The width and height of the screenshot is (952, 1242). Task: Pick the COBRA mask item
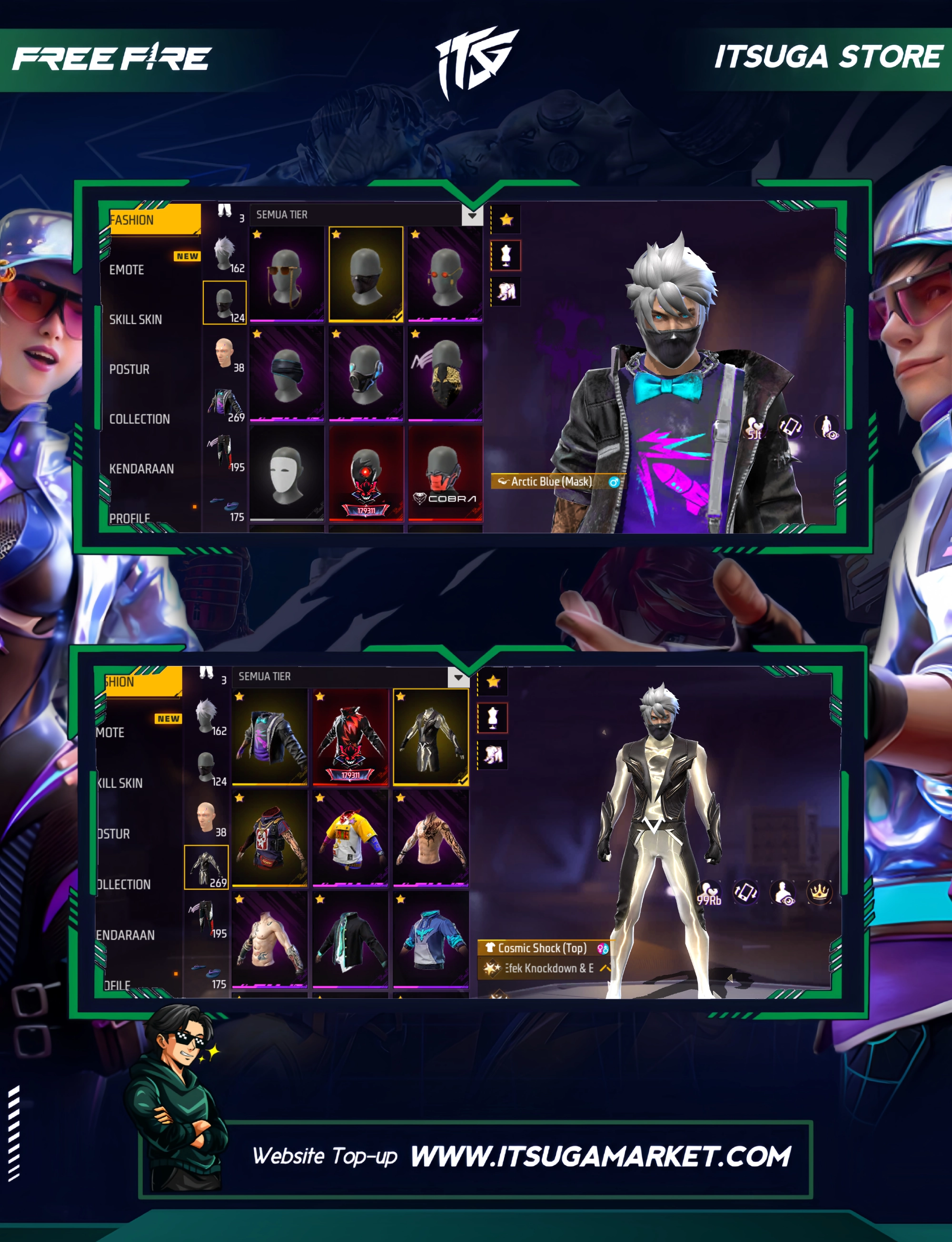click(446, 473)
